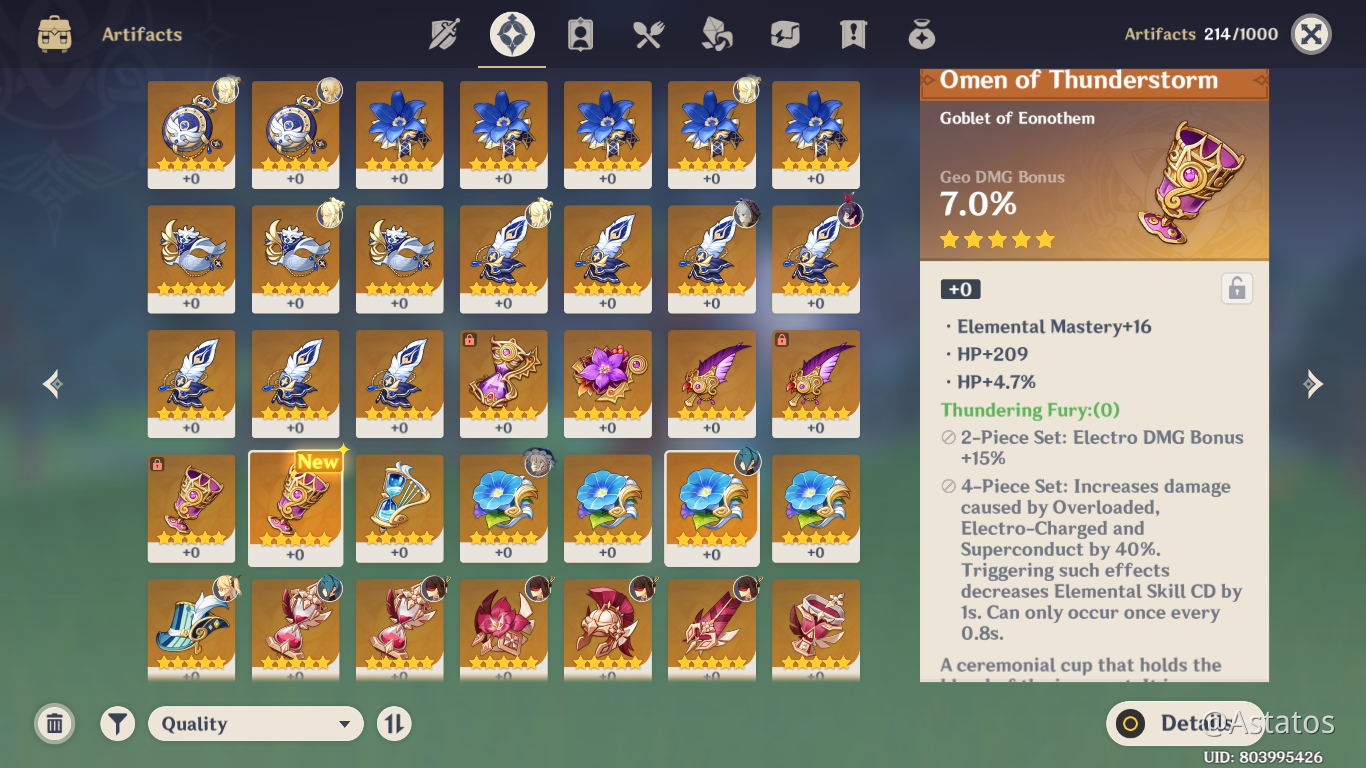Click the backpack icon near Artifacts title
The image size is (1366, 768).
click(54, 33)
